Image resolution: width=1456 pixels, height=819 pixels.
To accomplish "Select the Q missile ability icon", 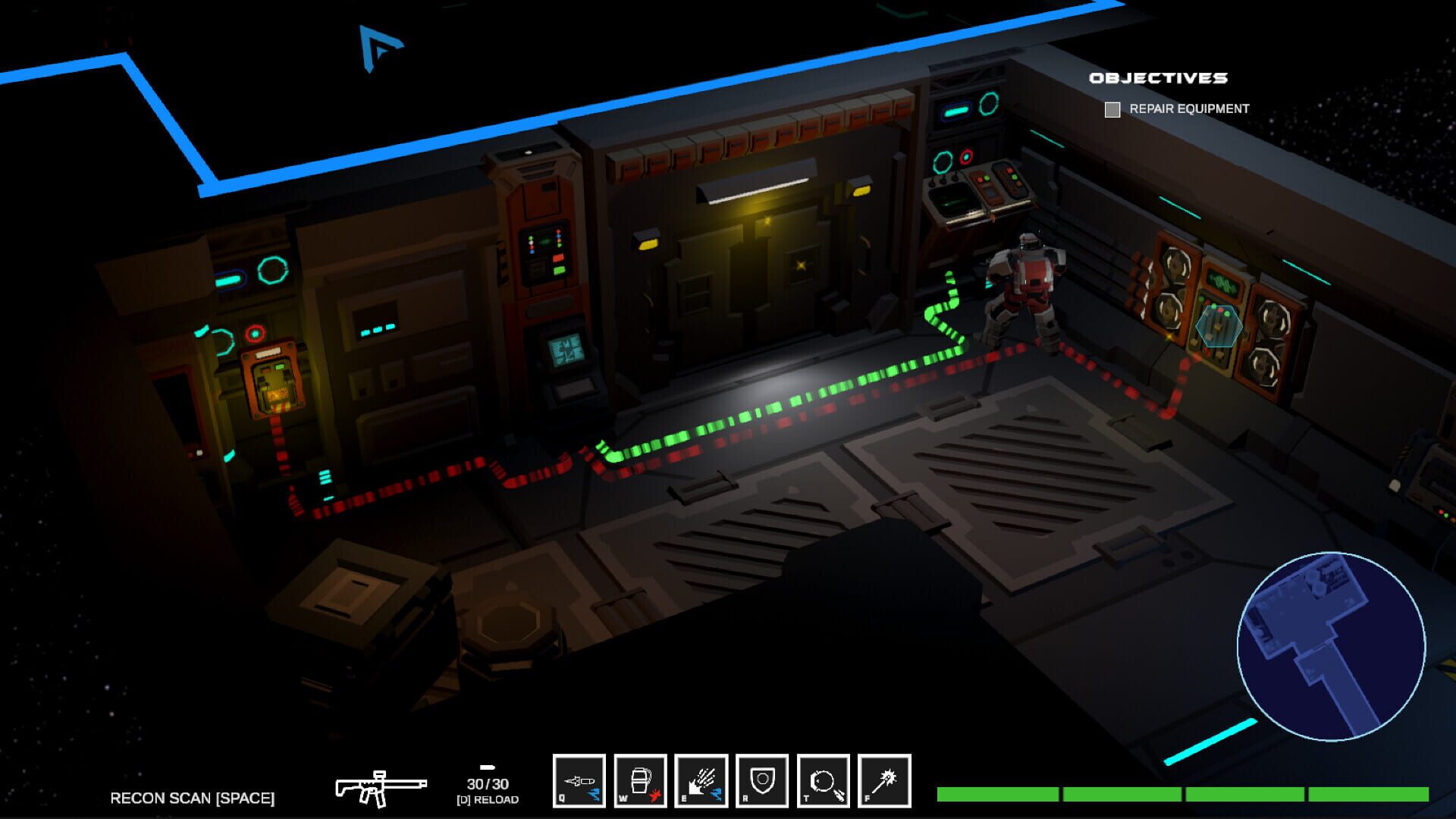I will tap(581, 778).
